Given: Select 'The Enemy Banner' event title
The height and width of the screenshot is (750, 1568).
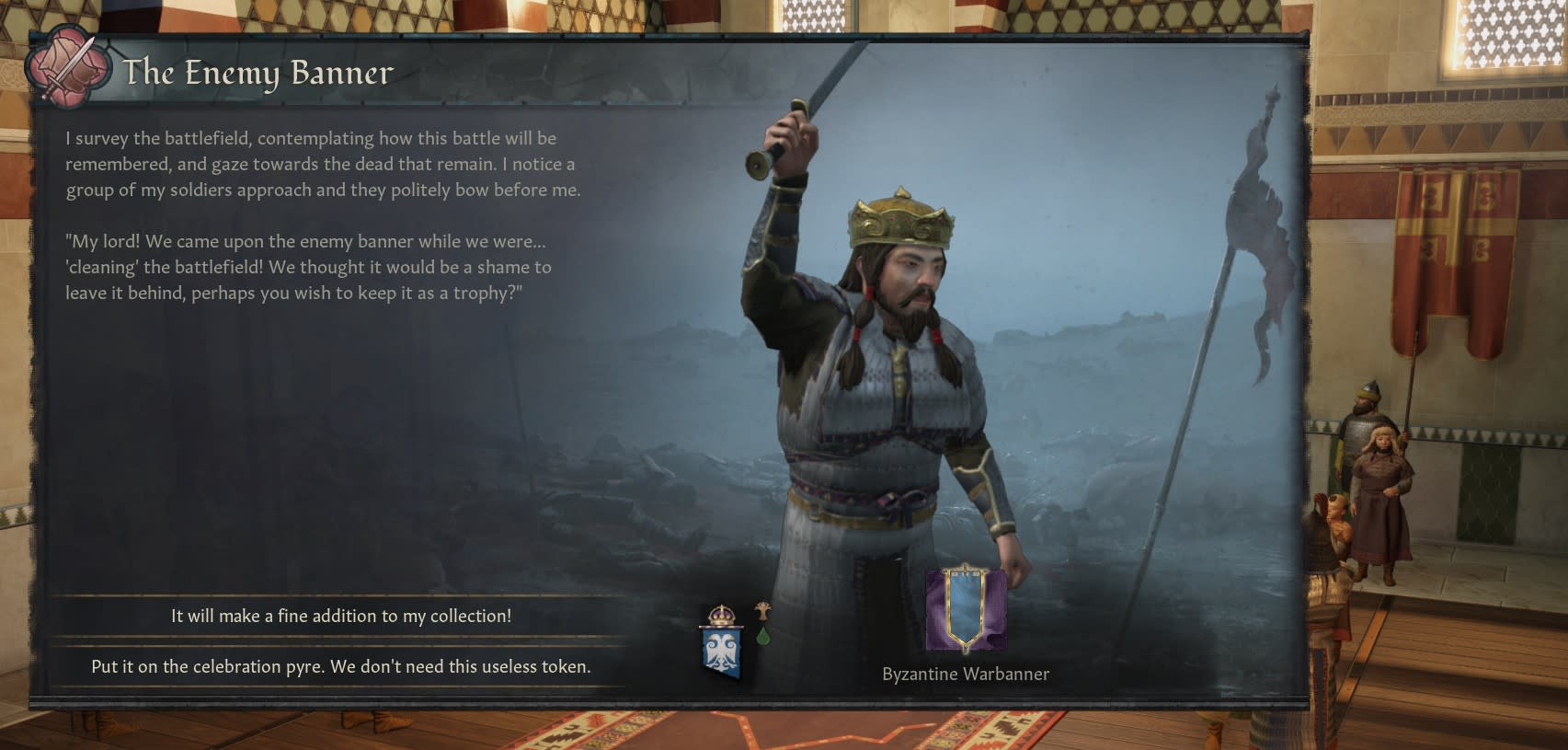Looking at the screenshot, I should 258,73.
